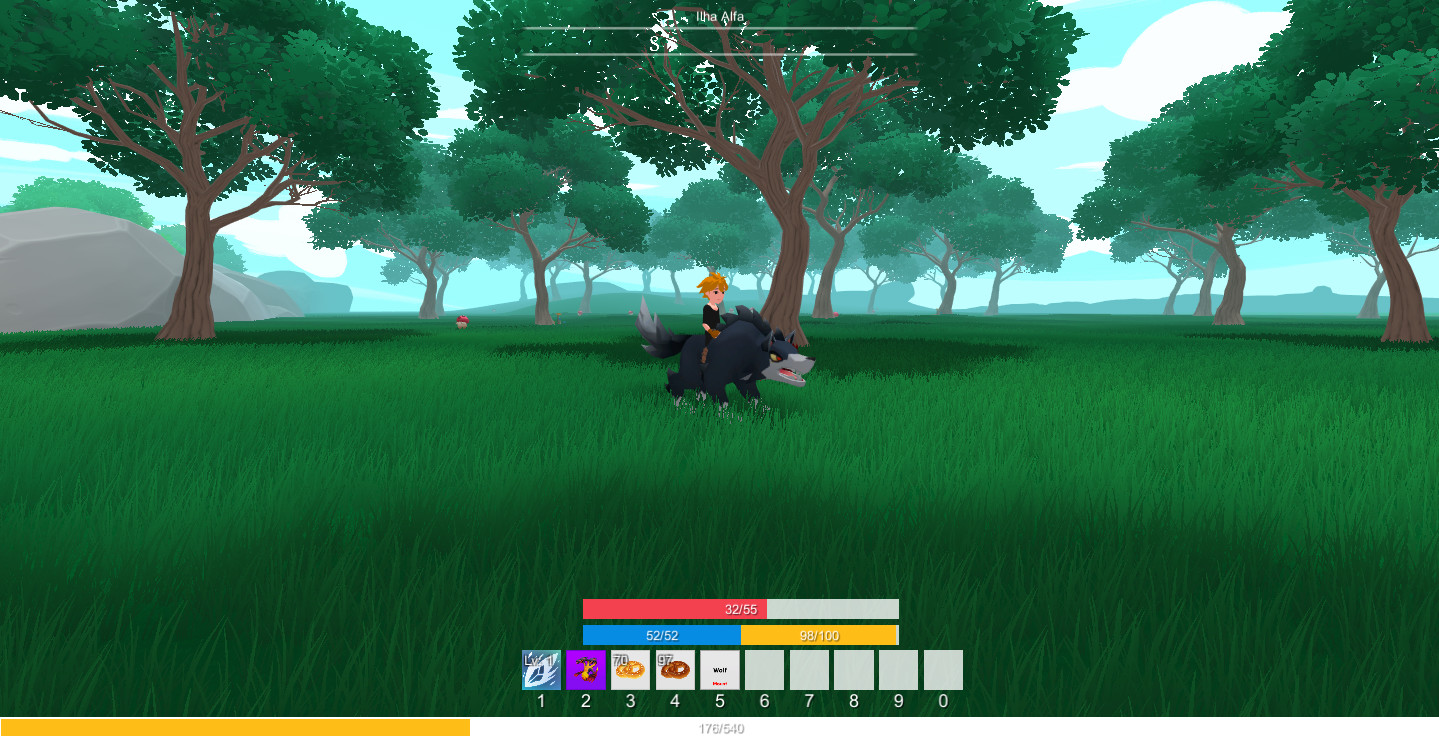Activate the Wolf Mount in slot 5
Screen dimensions: 1439x737
point(720,670)
